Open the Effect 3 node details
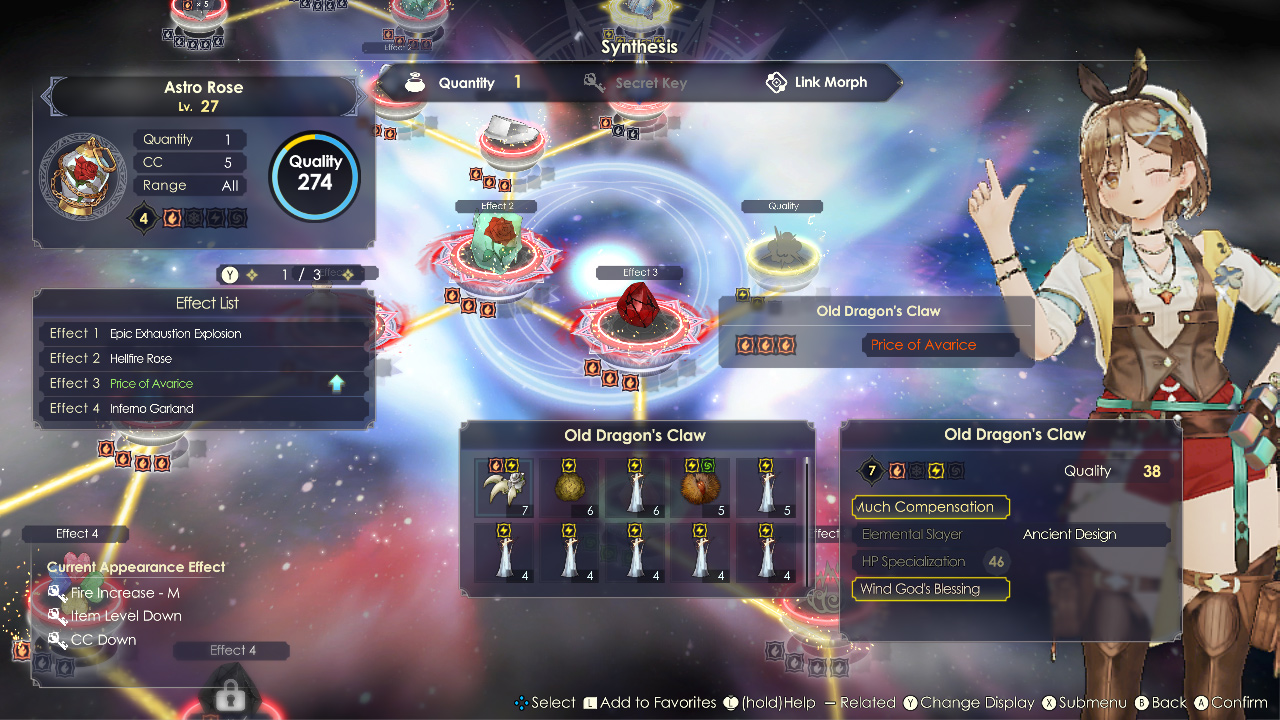Image resolution: width=1280 pixels, height=720 pixels. click(638, 271)
